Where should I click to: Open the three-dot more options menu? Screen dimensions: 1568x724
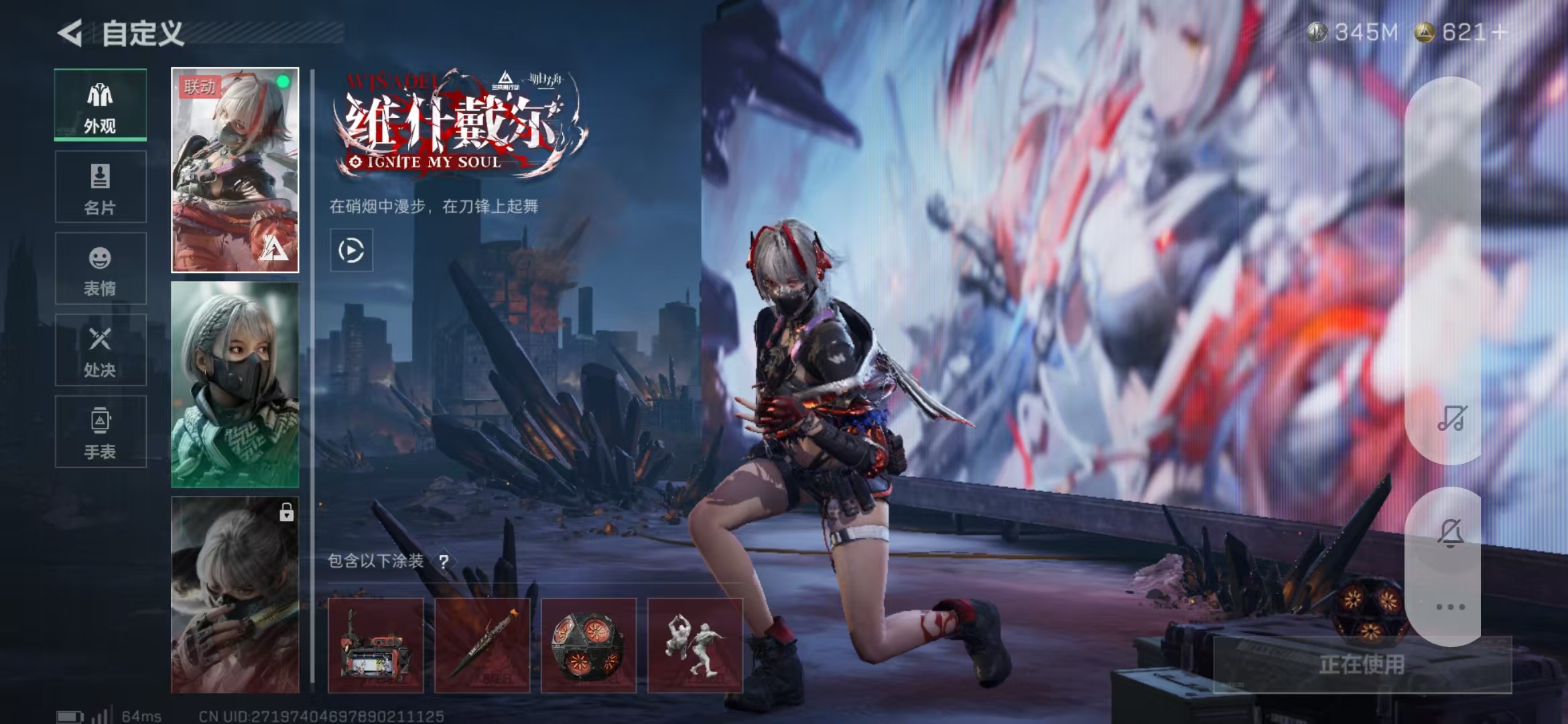(x=1451, y=607)
